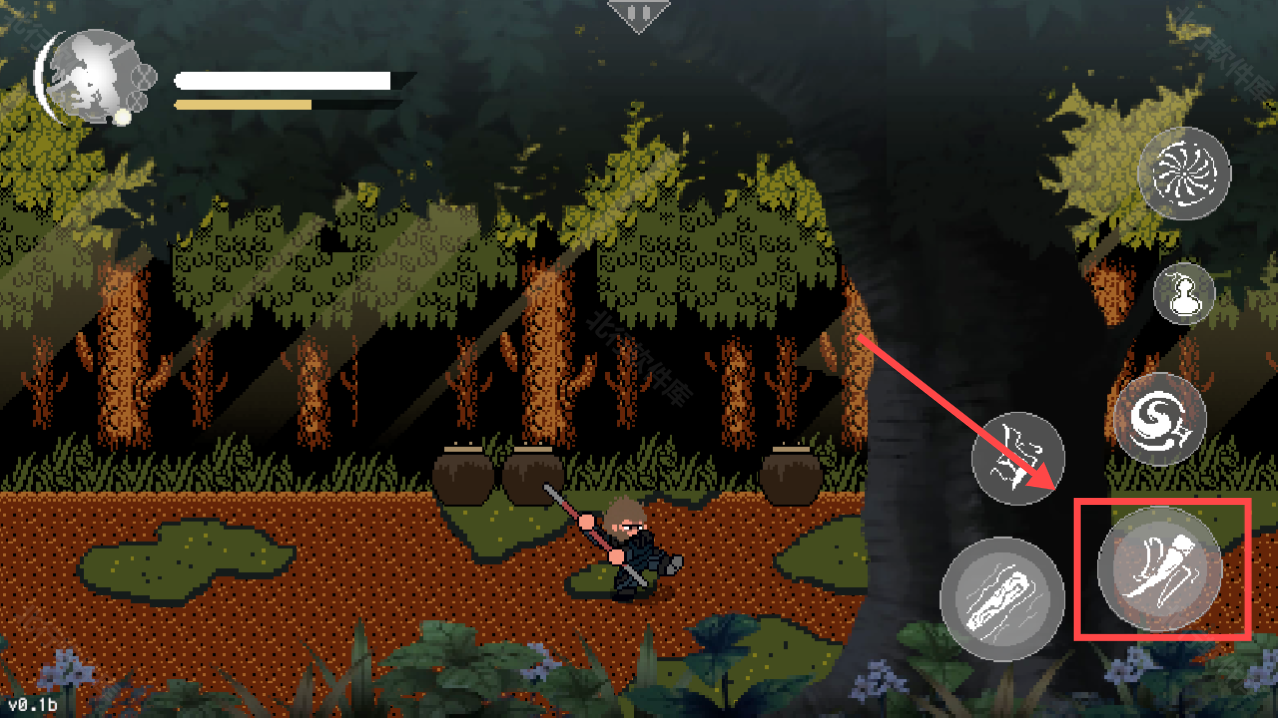
Task: Pause the game with the top triangle button
Action: [x=637, y=15]
